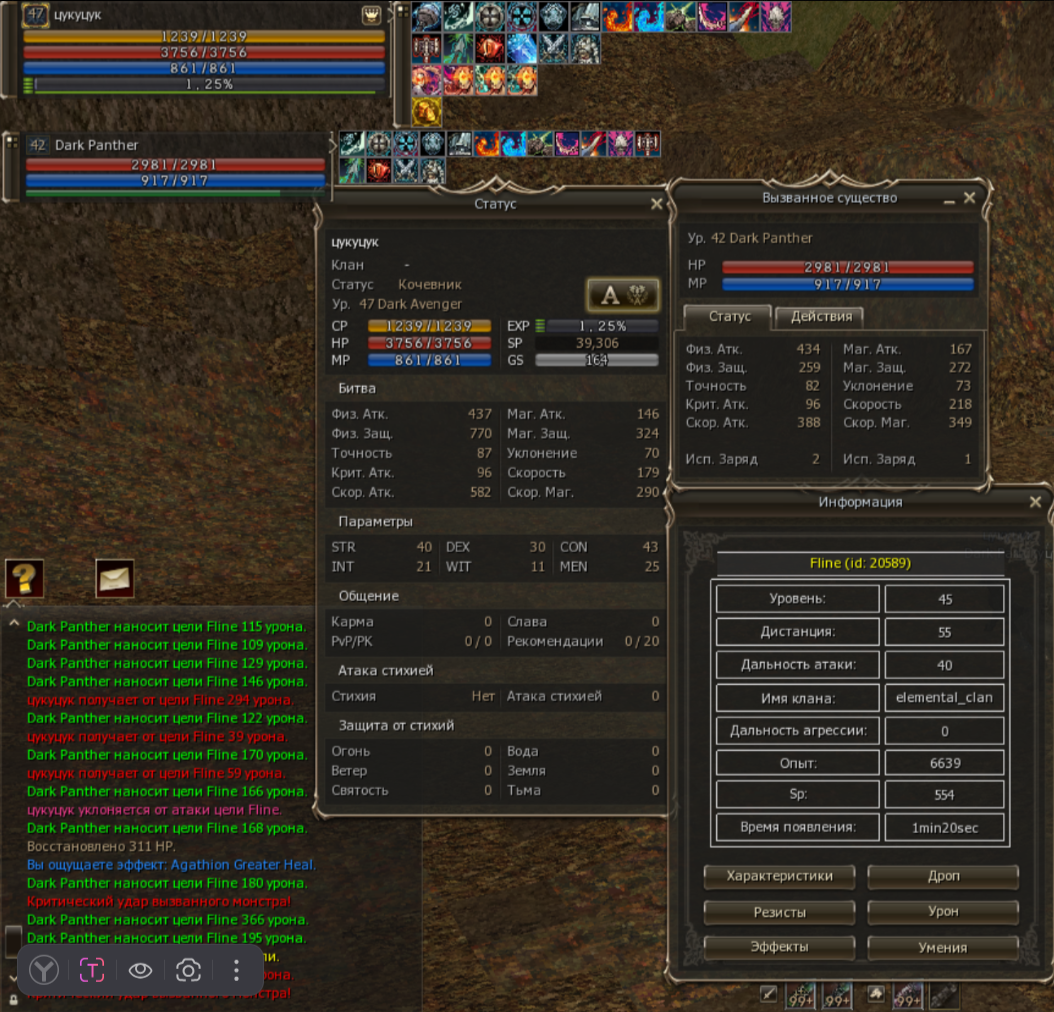Open the Умения list
The width and height of the screenshot is (1054, 1012).
click(x=943, y=947)
